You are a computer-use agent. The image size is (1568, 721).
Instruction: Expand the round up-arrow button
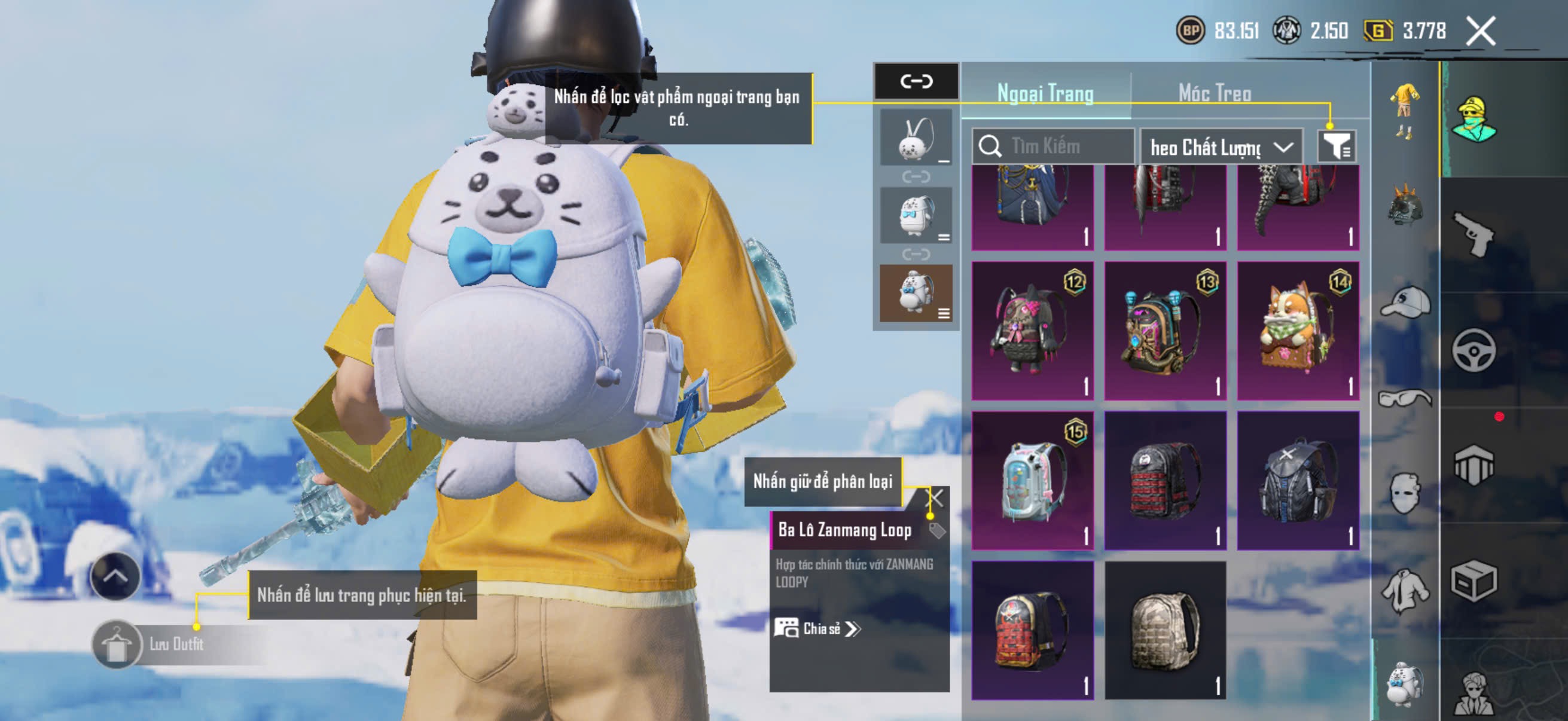point(115,576)
